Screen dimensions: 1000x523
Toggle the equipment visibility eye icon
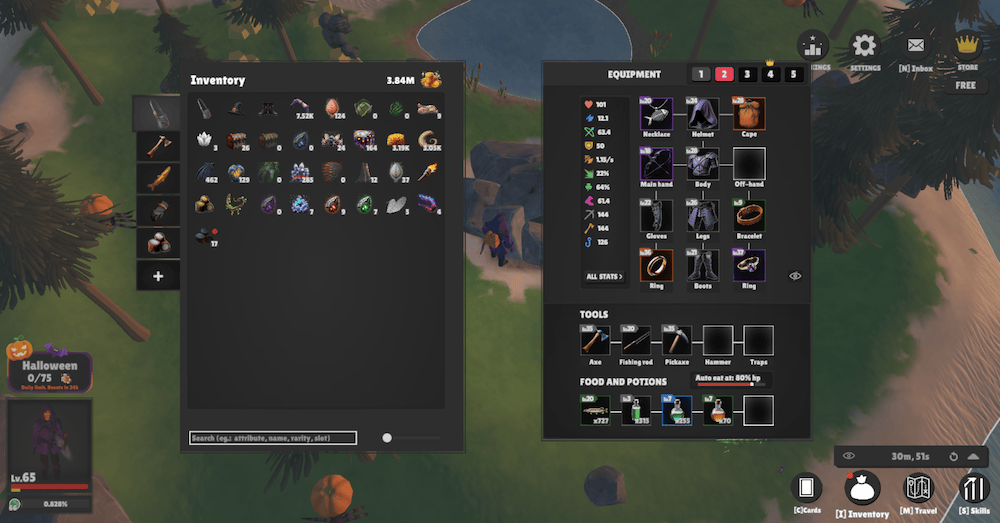[795, 275]
